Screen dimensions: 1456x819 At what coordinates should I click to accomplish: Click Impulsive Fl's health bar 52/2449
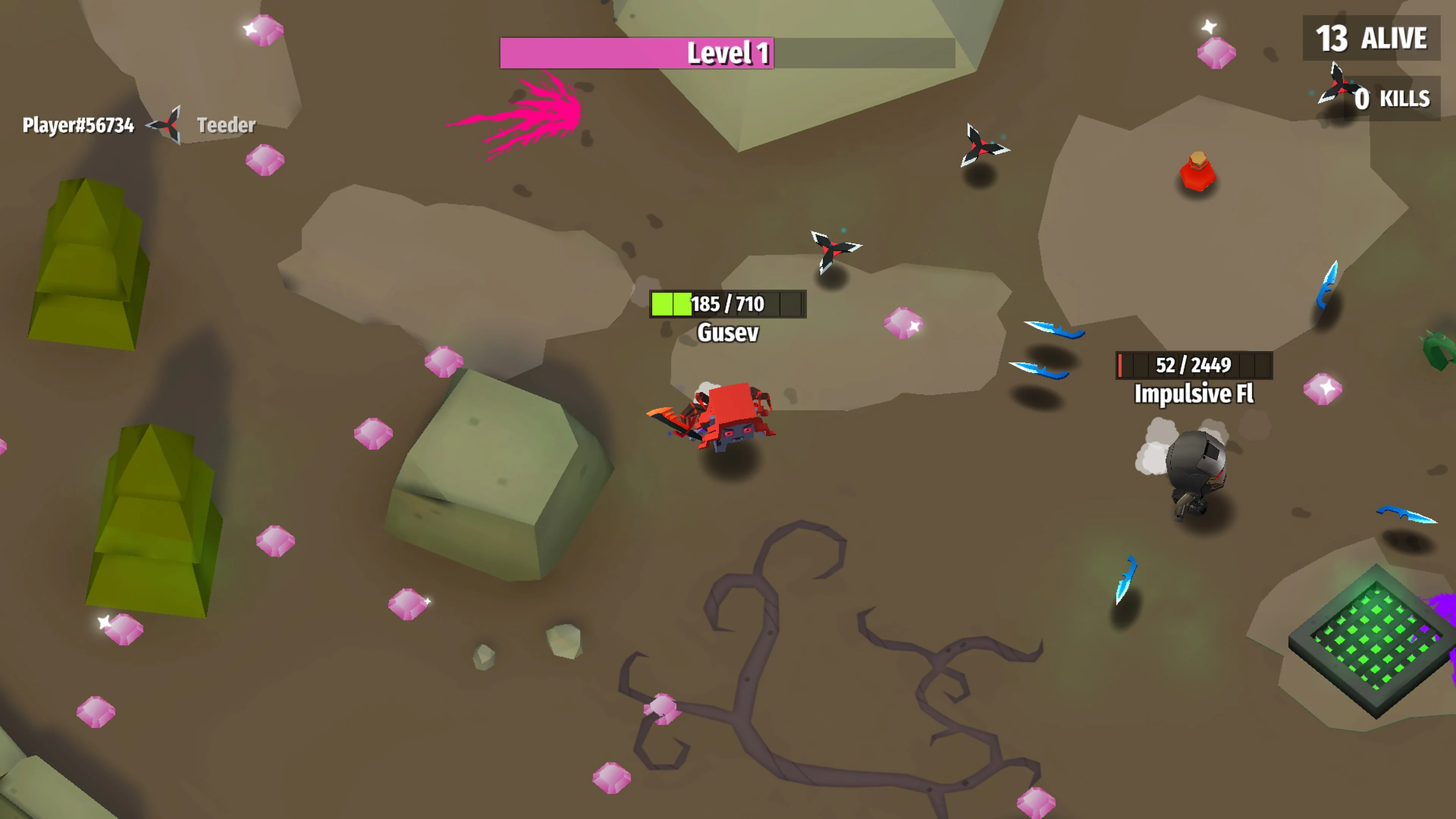tap(1194, 366)
